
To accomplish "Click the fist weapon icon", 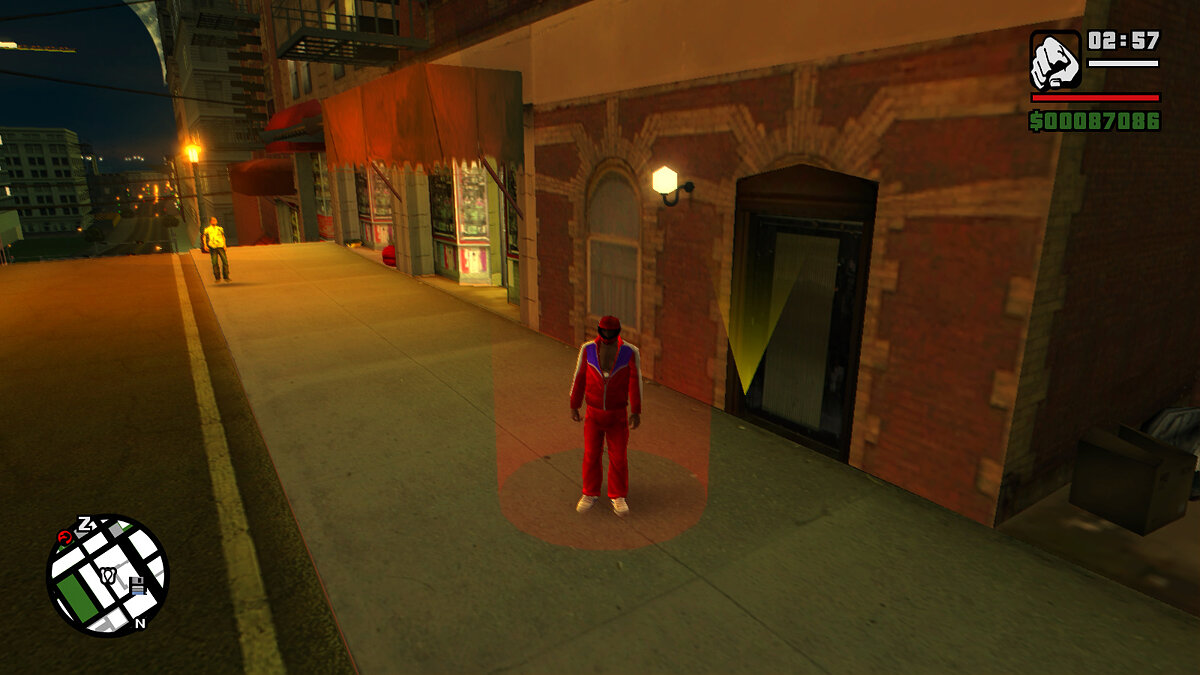I will coord(1056,59).
